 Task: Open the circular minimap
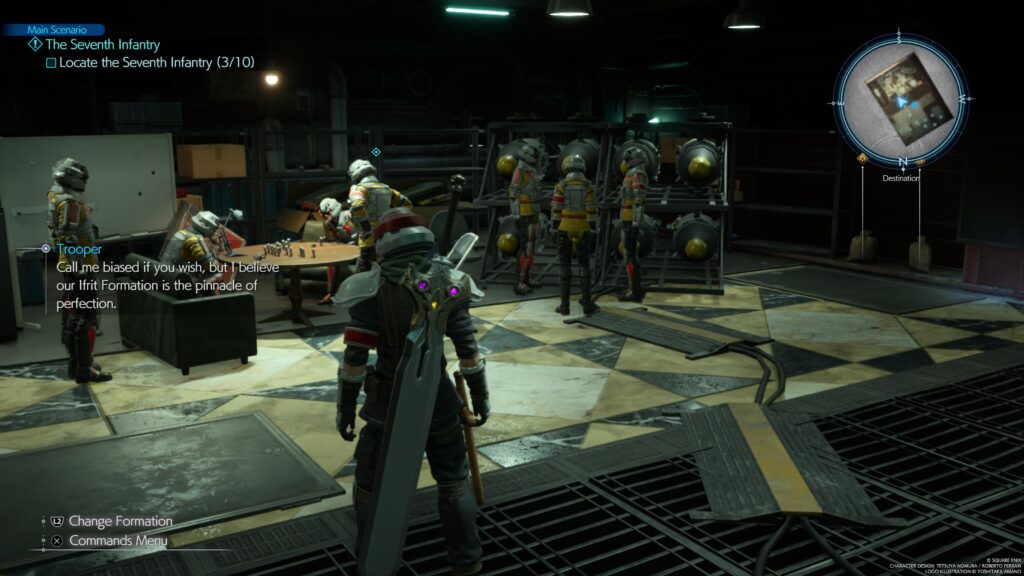(x=902, y=97)
